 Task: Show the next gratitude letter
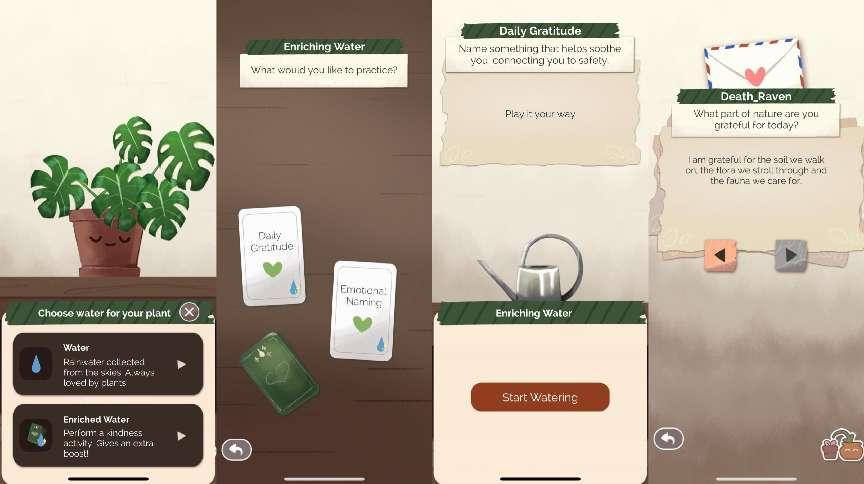coord(790,255)
